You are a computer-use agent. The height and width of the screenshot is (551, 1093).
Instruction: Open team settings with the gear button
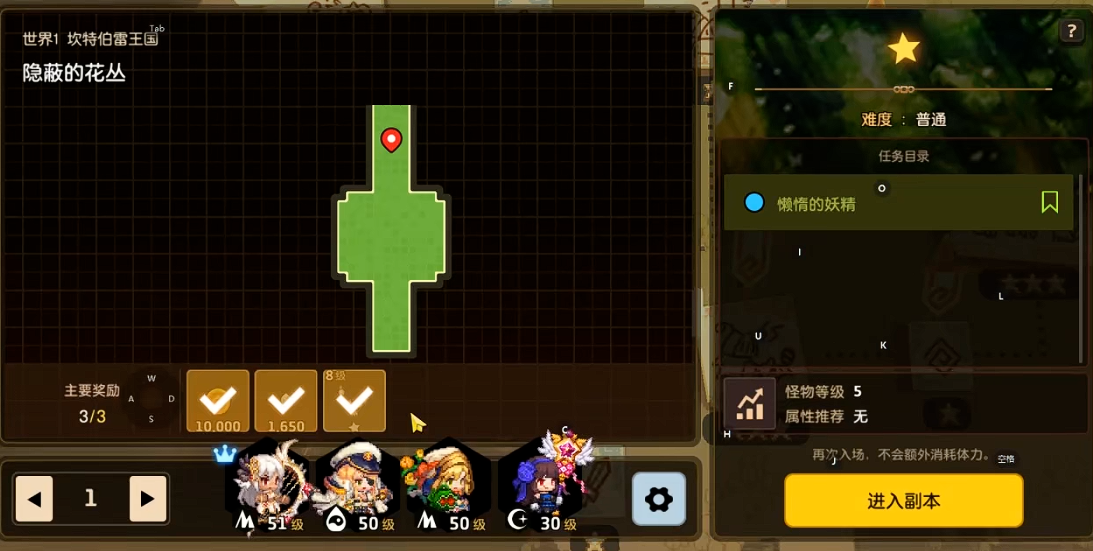coord(658,499)
